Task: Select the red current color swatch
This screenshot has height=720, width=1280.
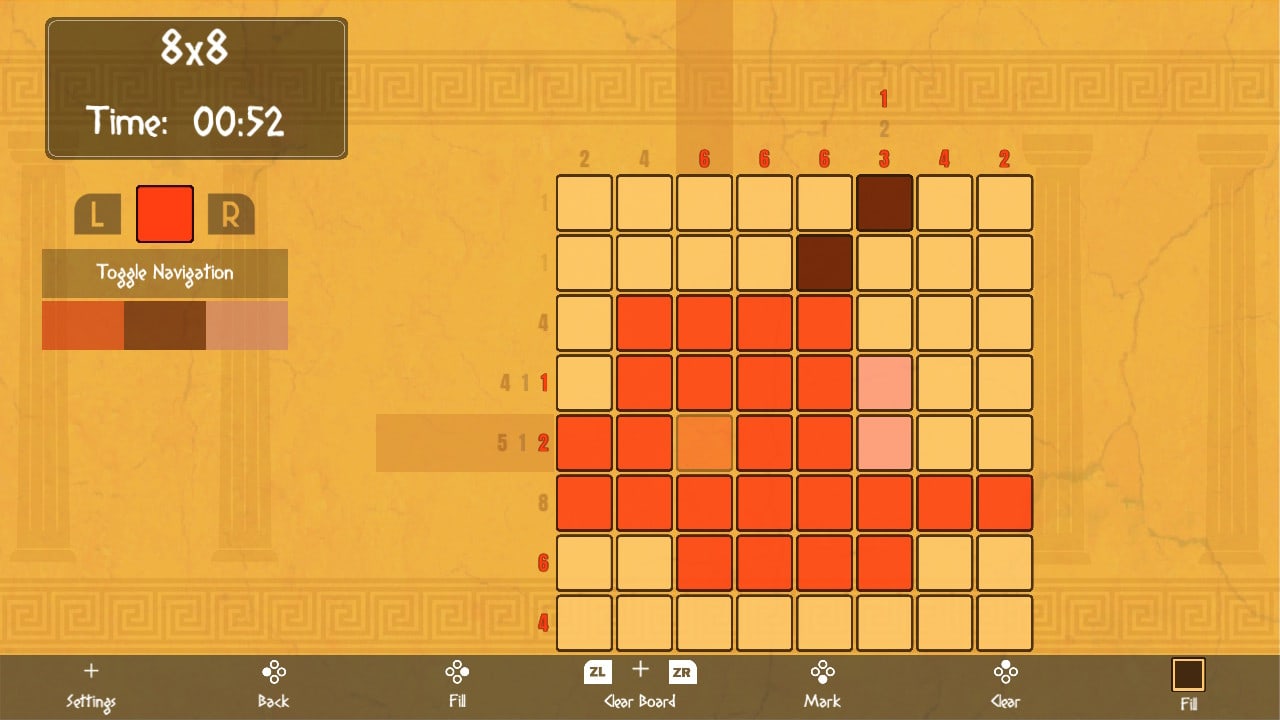Action: [x=164, y=213]
